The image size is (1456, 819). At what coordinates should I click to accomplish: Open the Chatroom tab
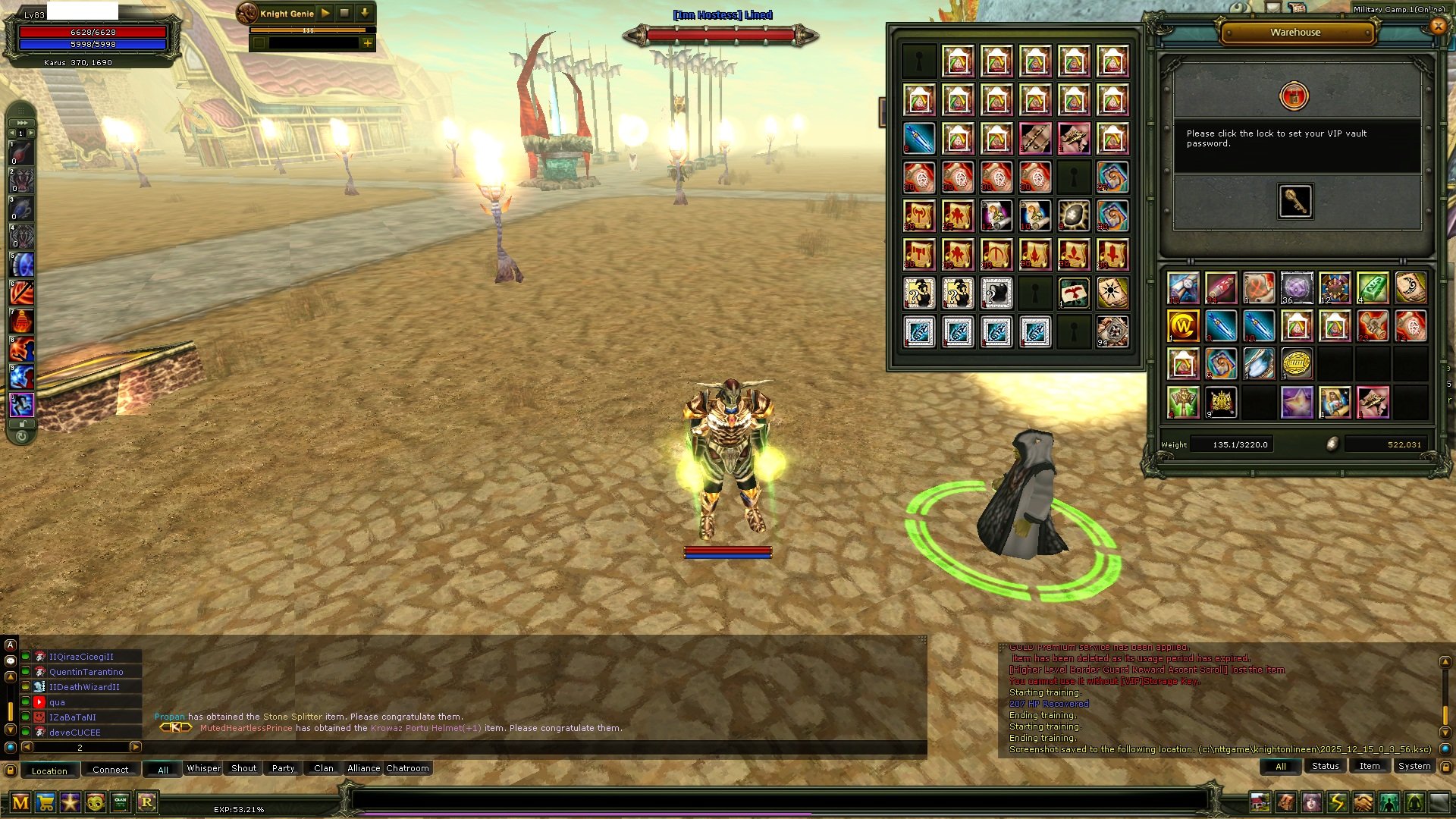tap(407, 768)
